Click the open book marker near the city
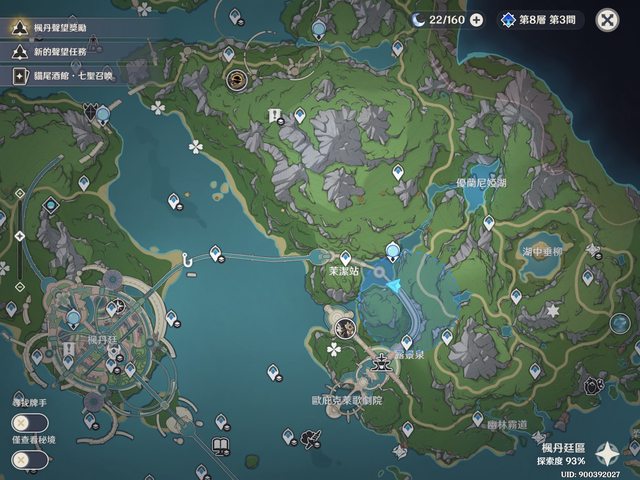The height and width of the screenshot is (480, 640). pyautogui.click(x=219, y=444)
